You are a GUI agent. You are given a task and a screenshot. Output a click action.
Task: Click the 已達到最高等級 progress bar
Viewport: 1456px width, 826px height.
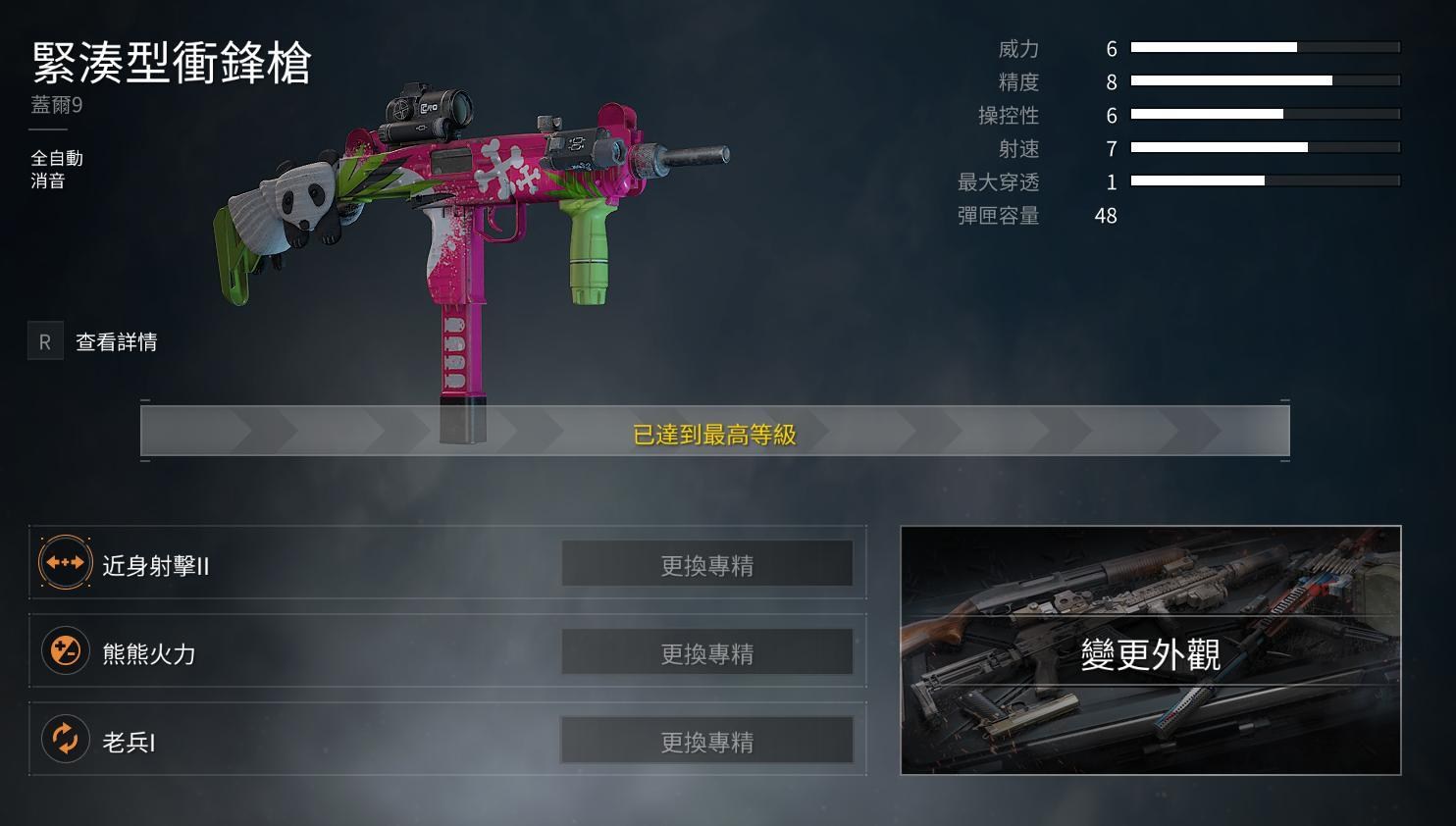[715, 431]
